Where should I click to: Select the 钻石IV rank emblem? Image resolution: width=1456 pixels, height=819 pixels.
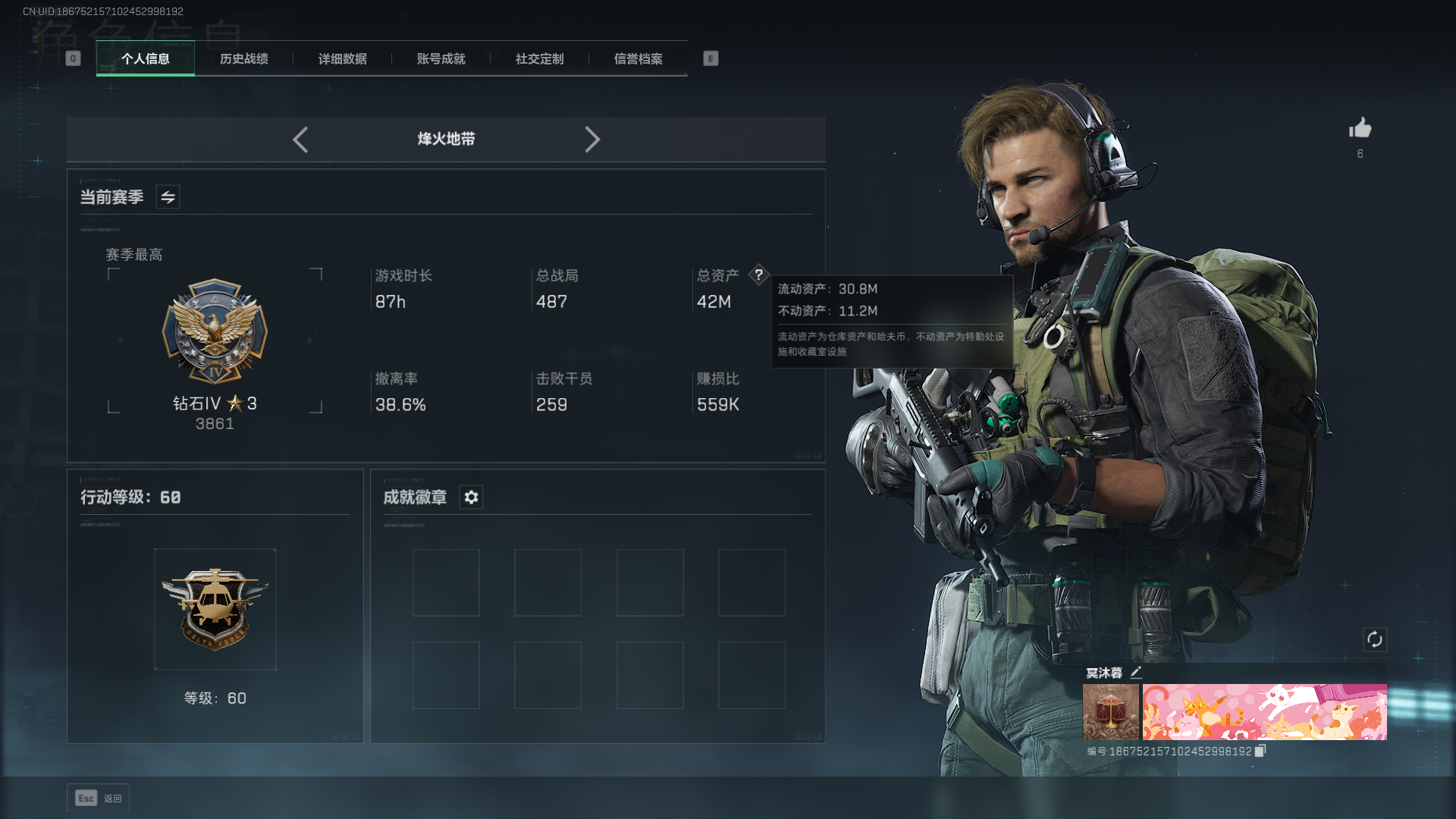[x=215, y=331]
